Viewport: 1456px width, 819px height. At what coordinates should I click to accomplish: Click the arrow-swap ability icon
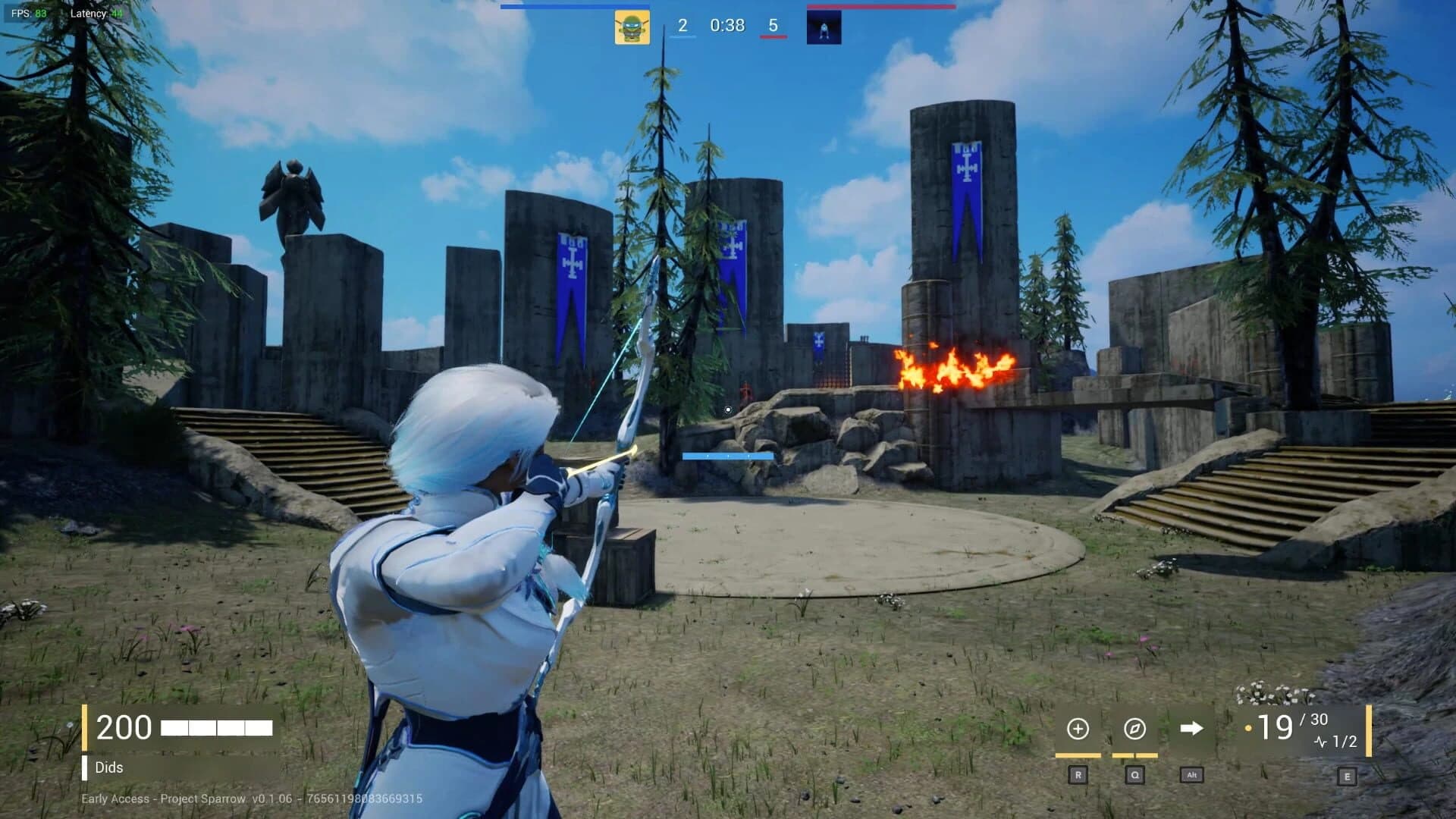click(1191, 730)
